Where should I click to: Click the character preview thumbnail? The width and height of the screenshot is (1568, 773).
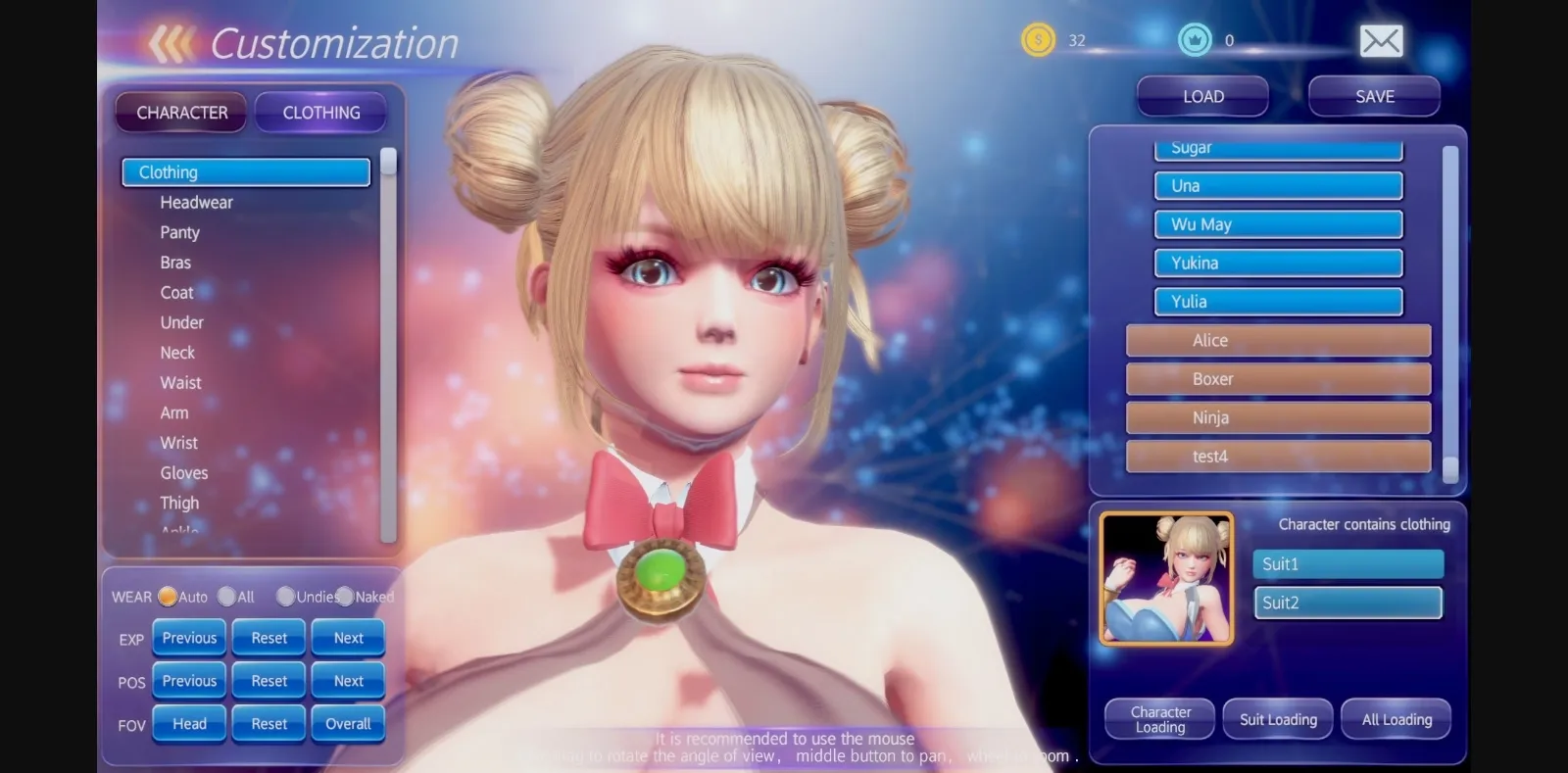1165,579
